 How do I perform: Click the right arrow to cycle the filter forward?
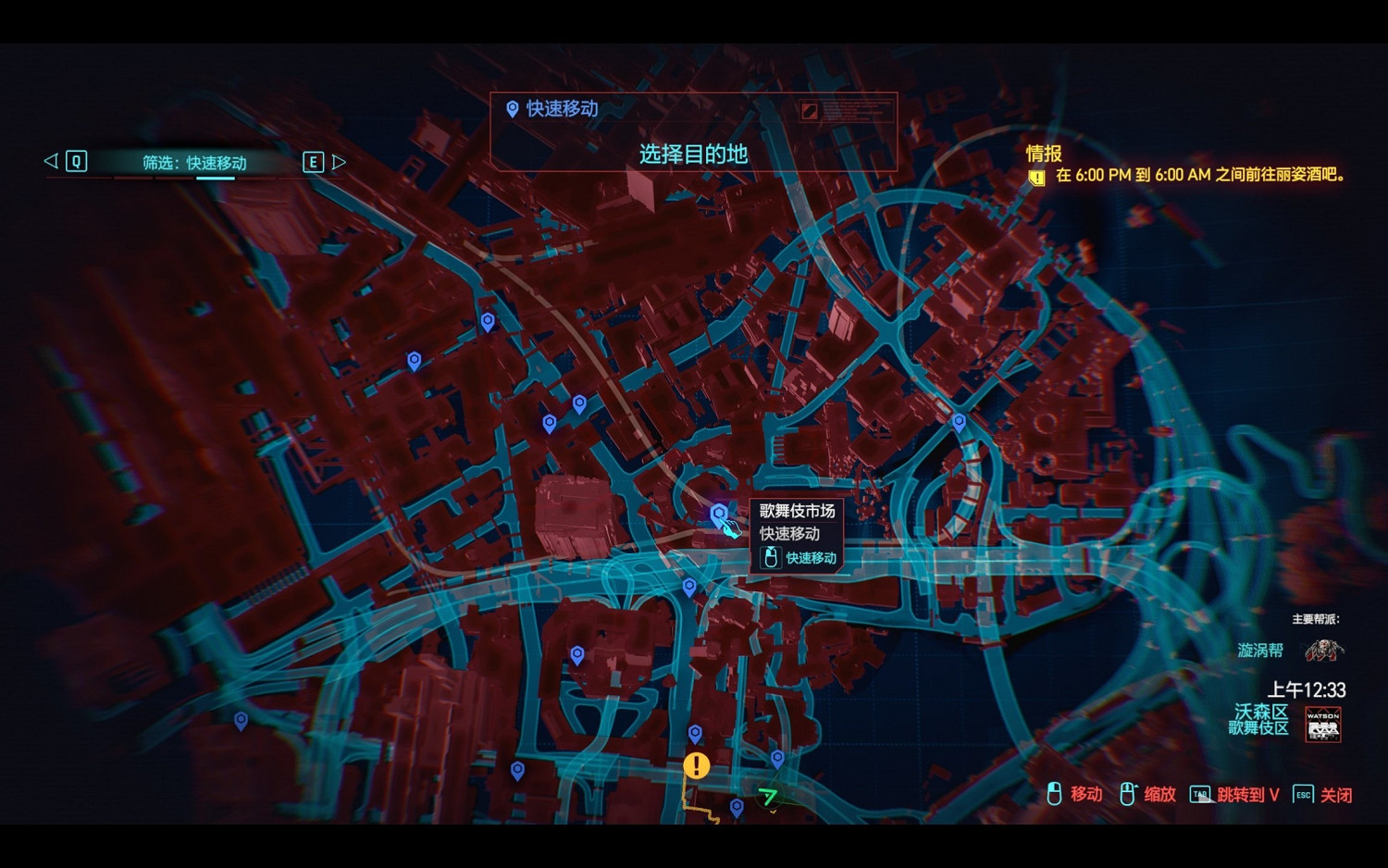coord(339,161)
